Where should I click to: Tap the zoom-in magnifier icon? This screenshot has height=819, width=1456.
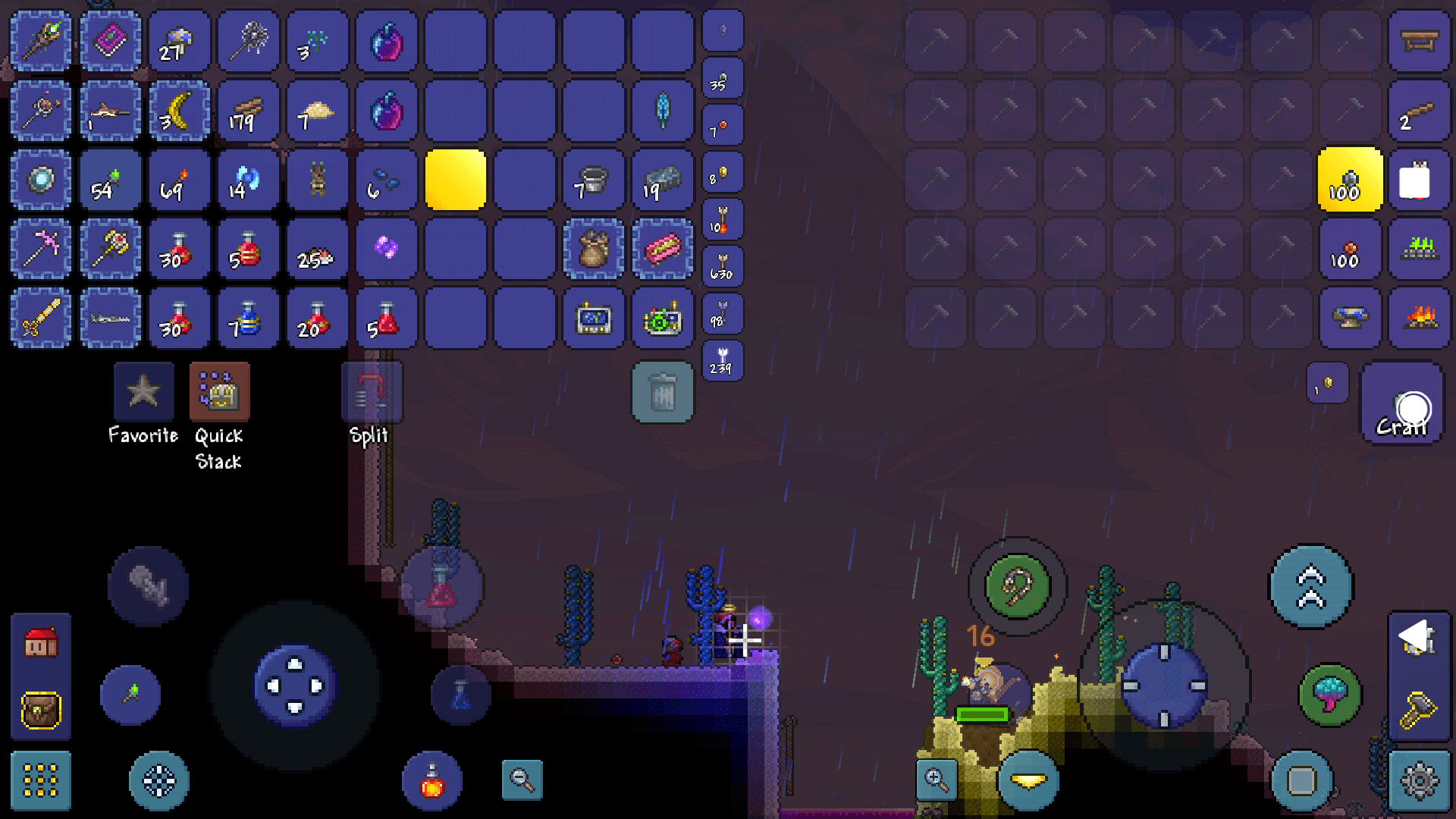pos(935,780)
